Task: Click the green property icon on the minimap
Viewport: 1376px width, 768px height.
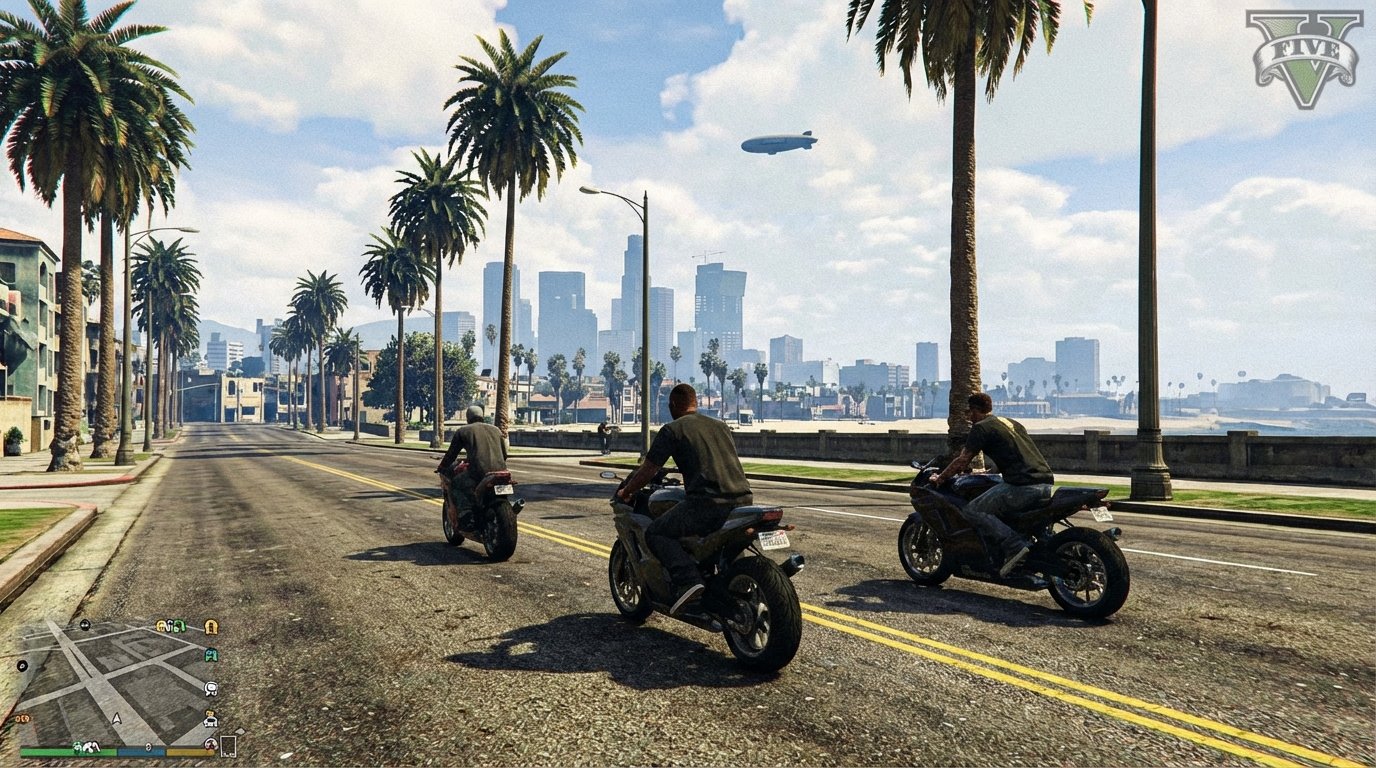Action: tap(178, 626)
